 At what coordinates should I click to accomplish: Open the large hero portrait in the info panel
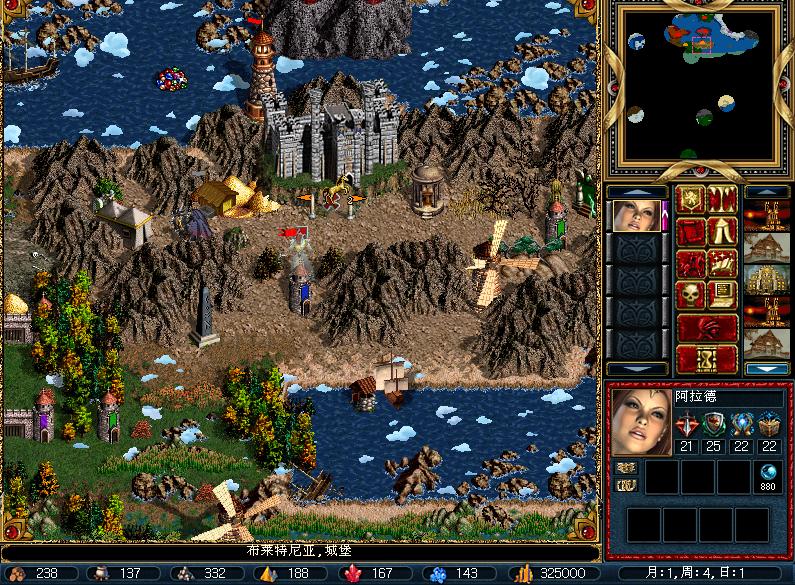pyautogui.click(x=640, y=422)
